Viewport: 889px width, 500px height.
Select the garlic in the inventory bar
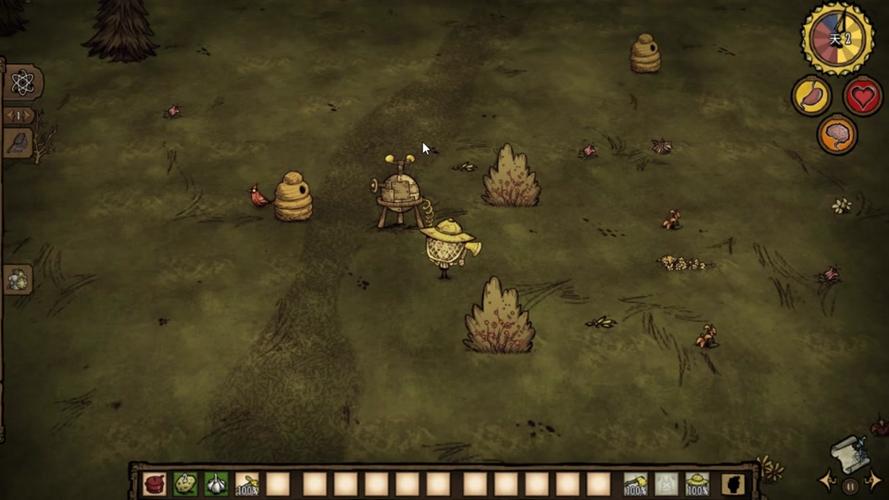[x=216, y=485]
